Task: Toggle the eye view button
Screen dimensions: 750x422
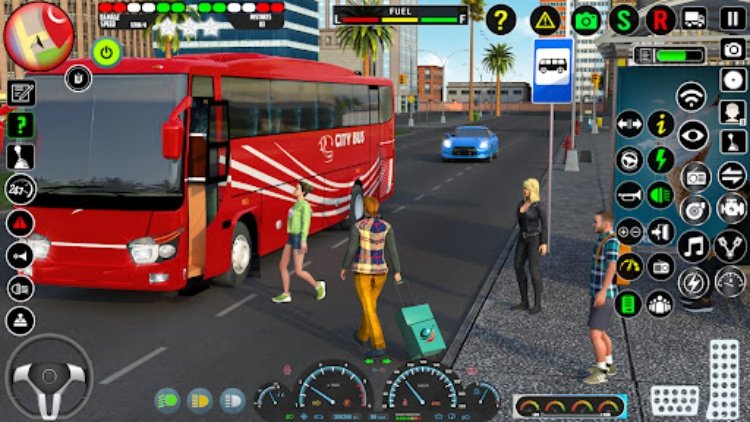Action: click(692, 134)
